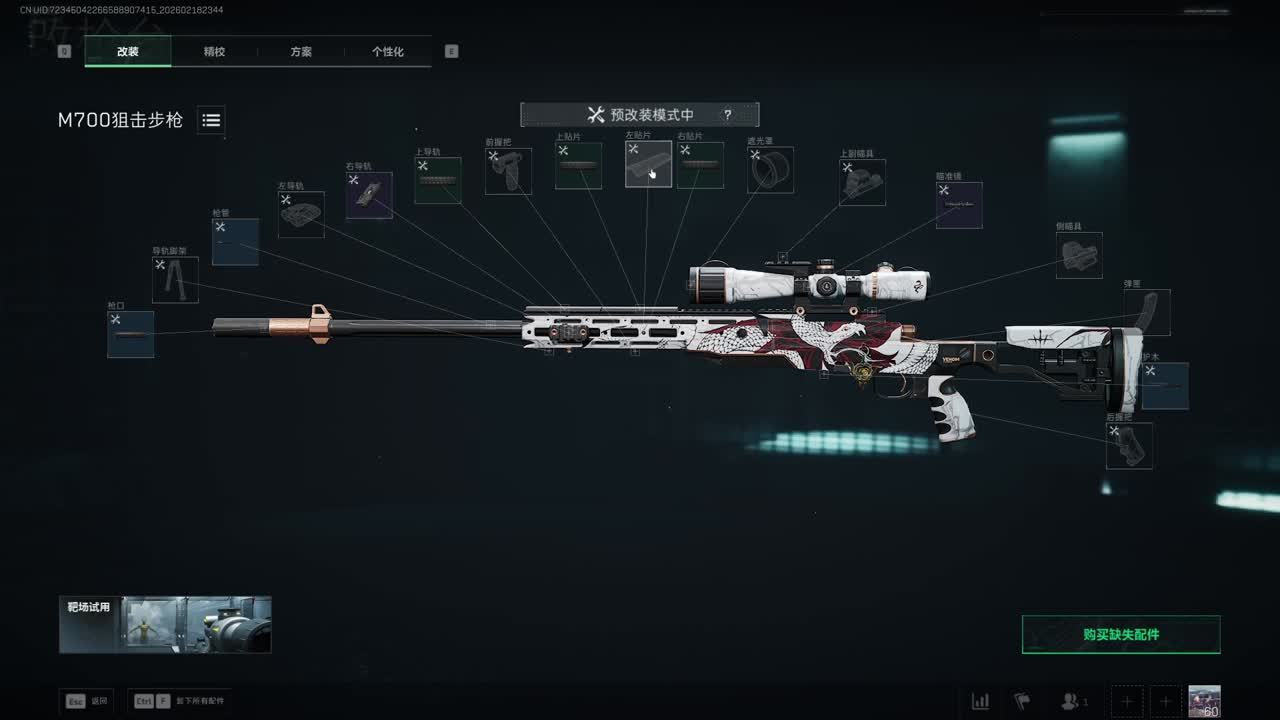Choose the 导轨脚架 bipod slot
The height and width of the screenshot is (720, 1280).
[x=175, y=280]
